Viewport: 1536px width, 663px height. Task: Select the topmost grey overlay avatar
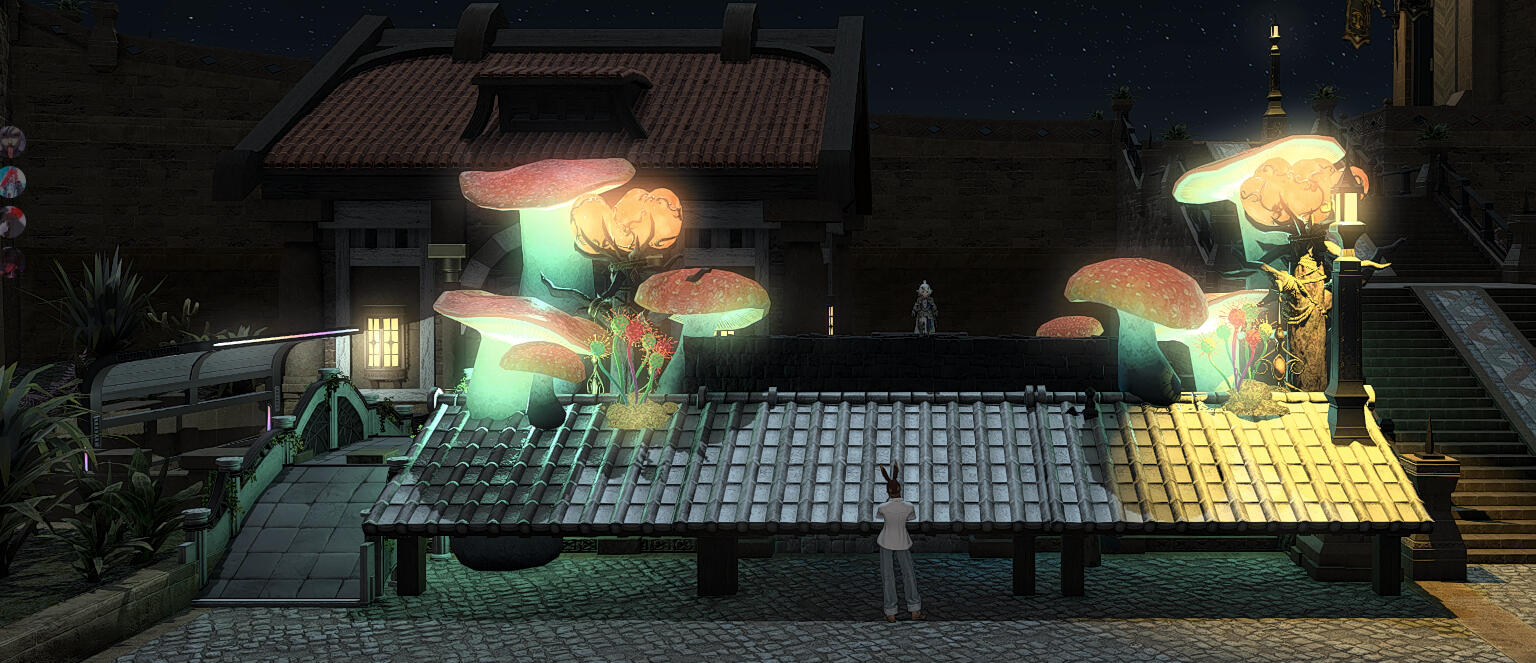point(11,141)
